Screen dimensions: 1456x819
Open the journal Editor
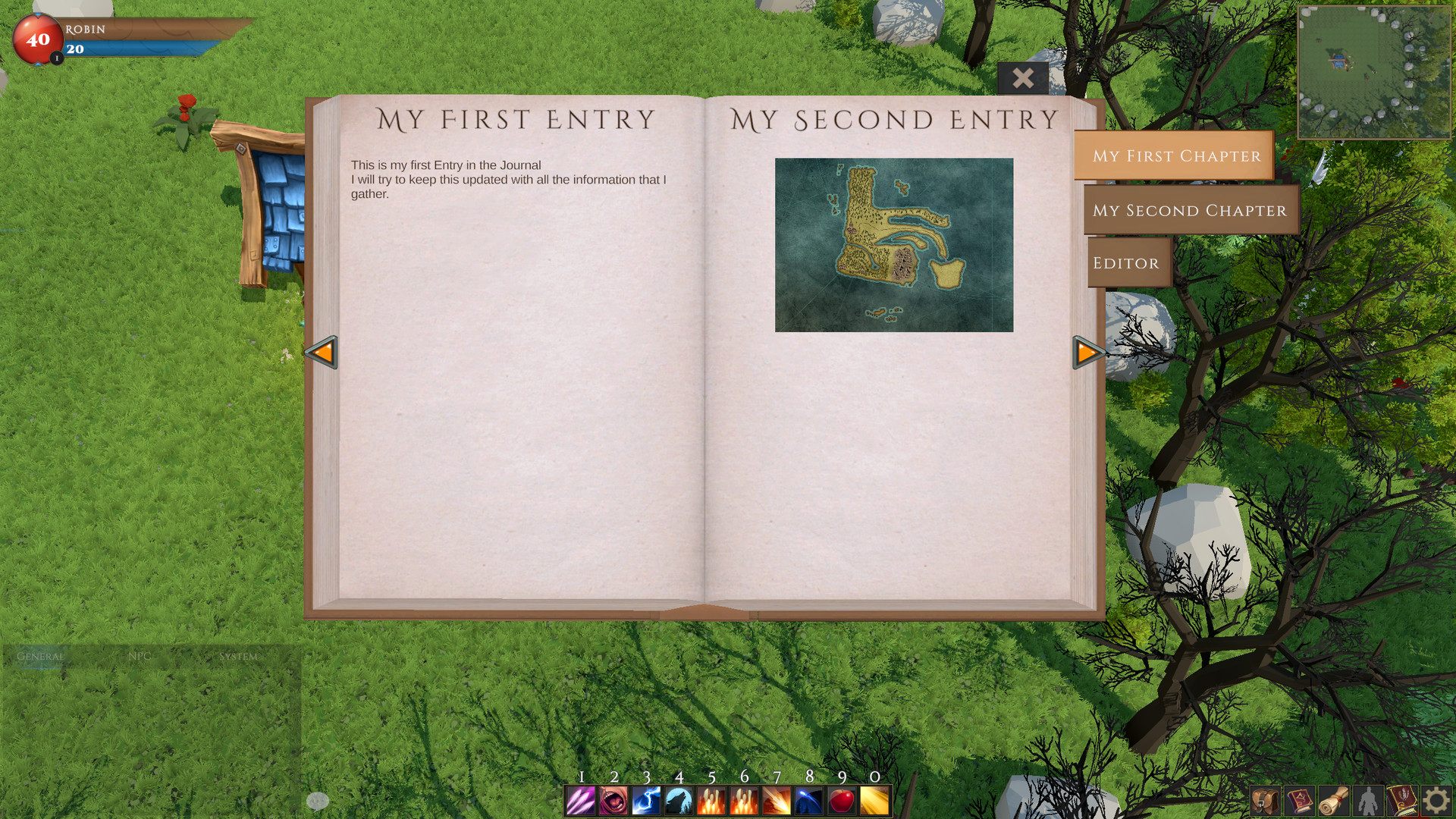tap(1128, 262)
